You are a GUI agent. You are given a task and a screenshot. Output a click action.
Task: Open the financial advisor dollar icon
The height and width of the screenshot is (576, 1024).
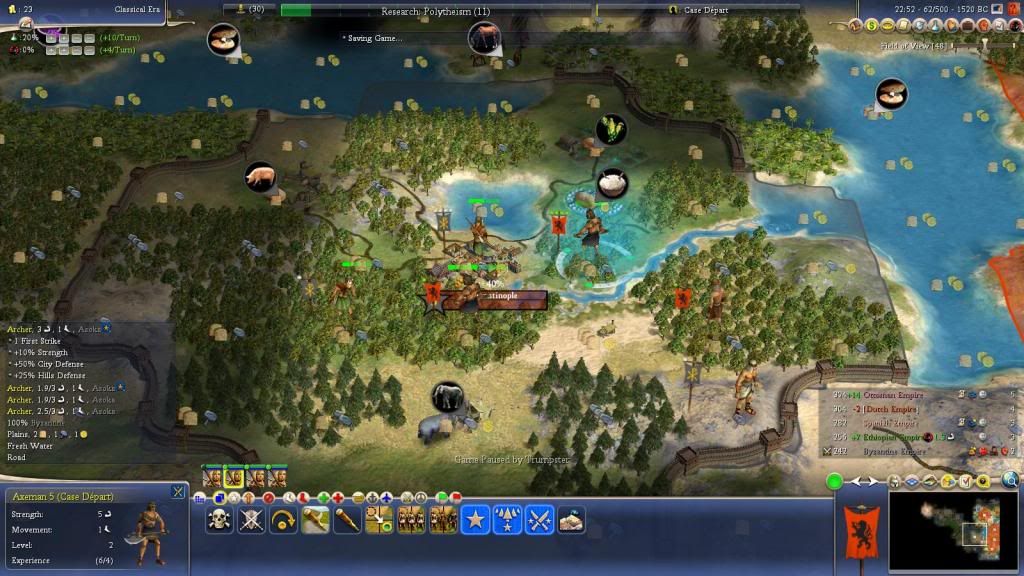872,24
